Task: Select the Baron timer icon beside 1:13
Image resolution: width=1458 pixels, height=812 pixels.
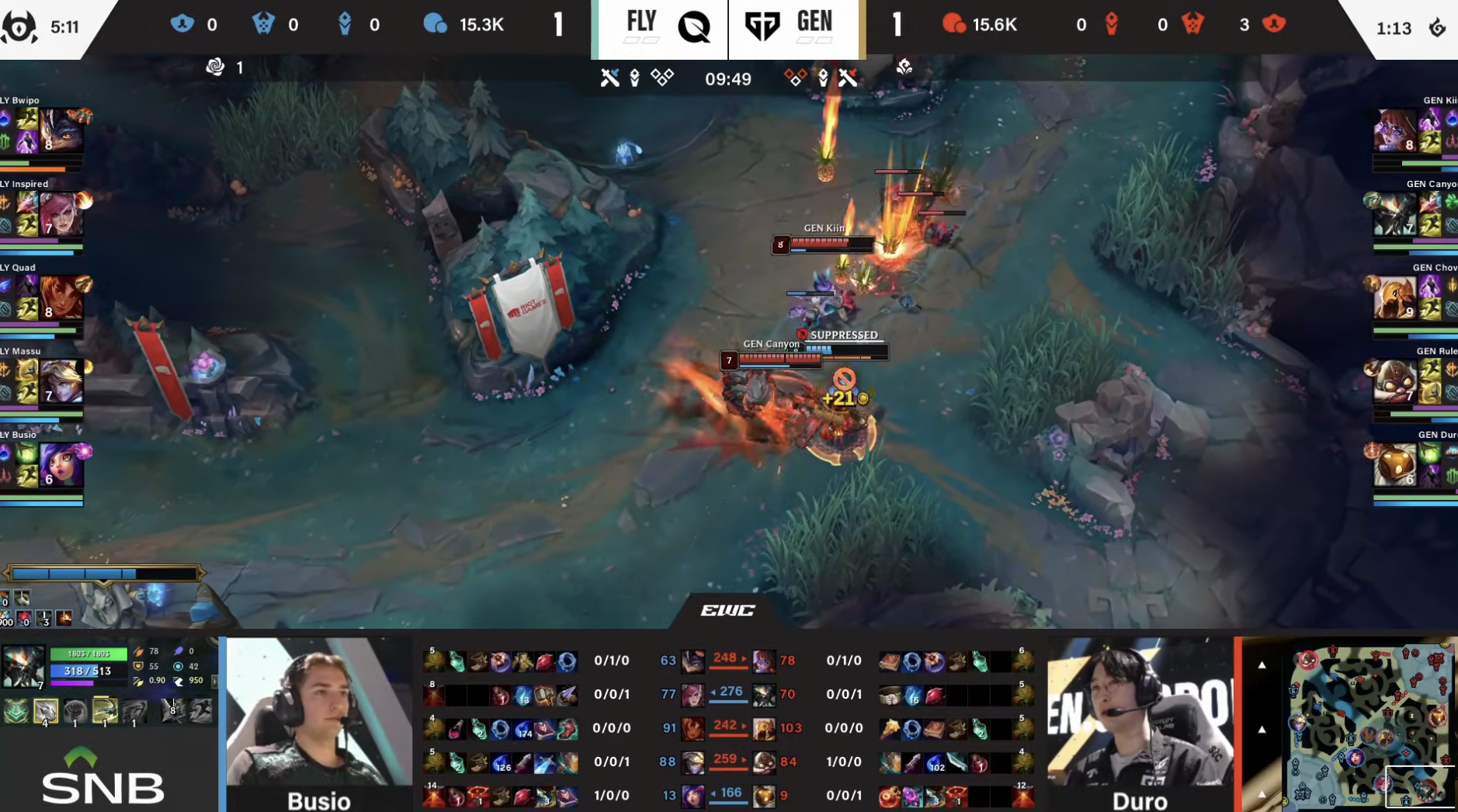Action: coord(1438,25)
